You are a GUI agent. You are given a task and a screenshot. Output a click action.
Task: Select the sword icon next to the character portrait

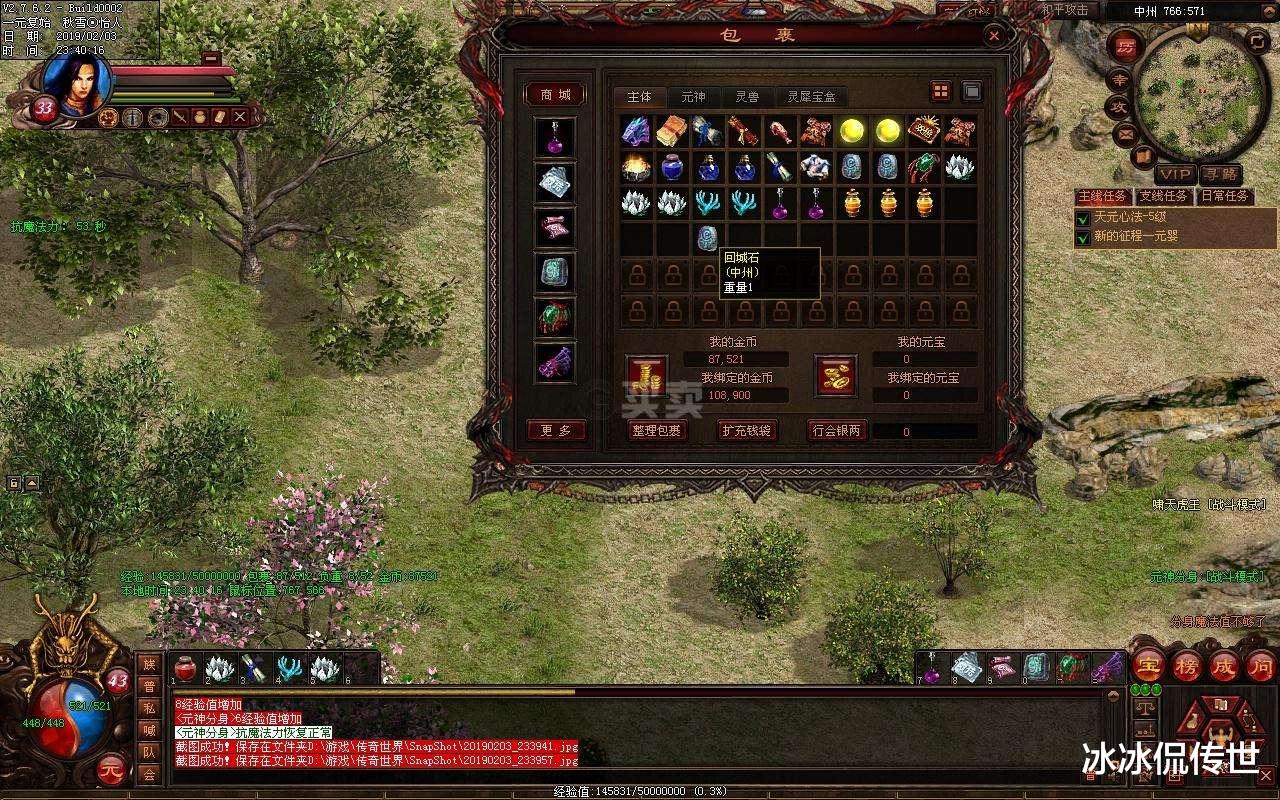(178, 116)
